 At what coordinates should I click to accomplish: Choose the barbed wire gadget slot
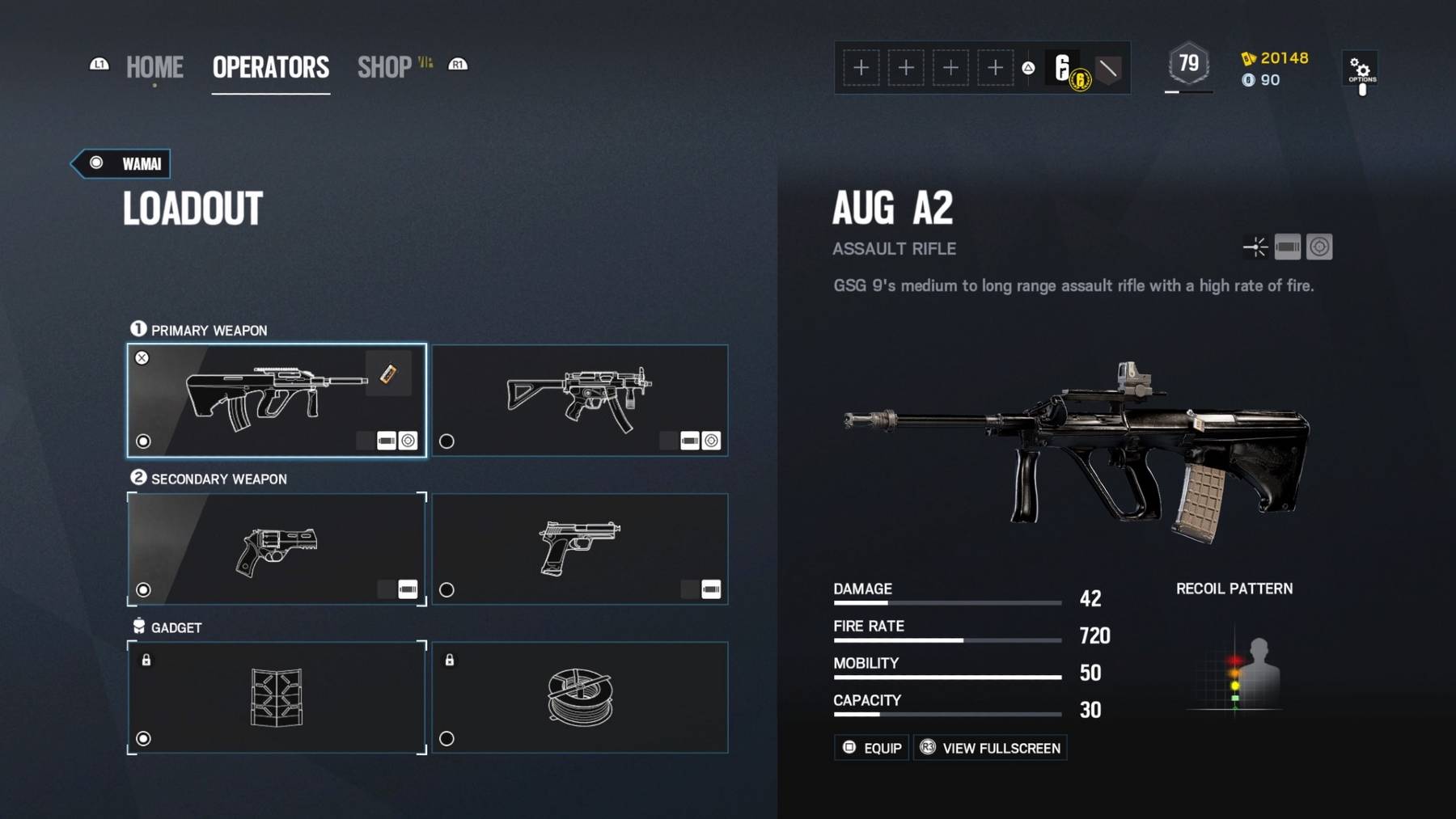(x=579, y=698)
